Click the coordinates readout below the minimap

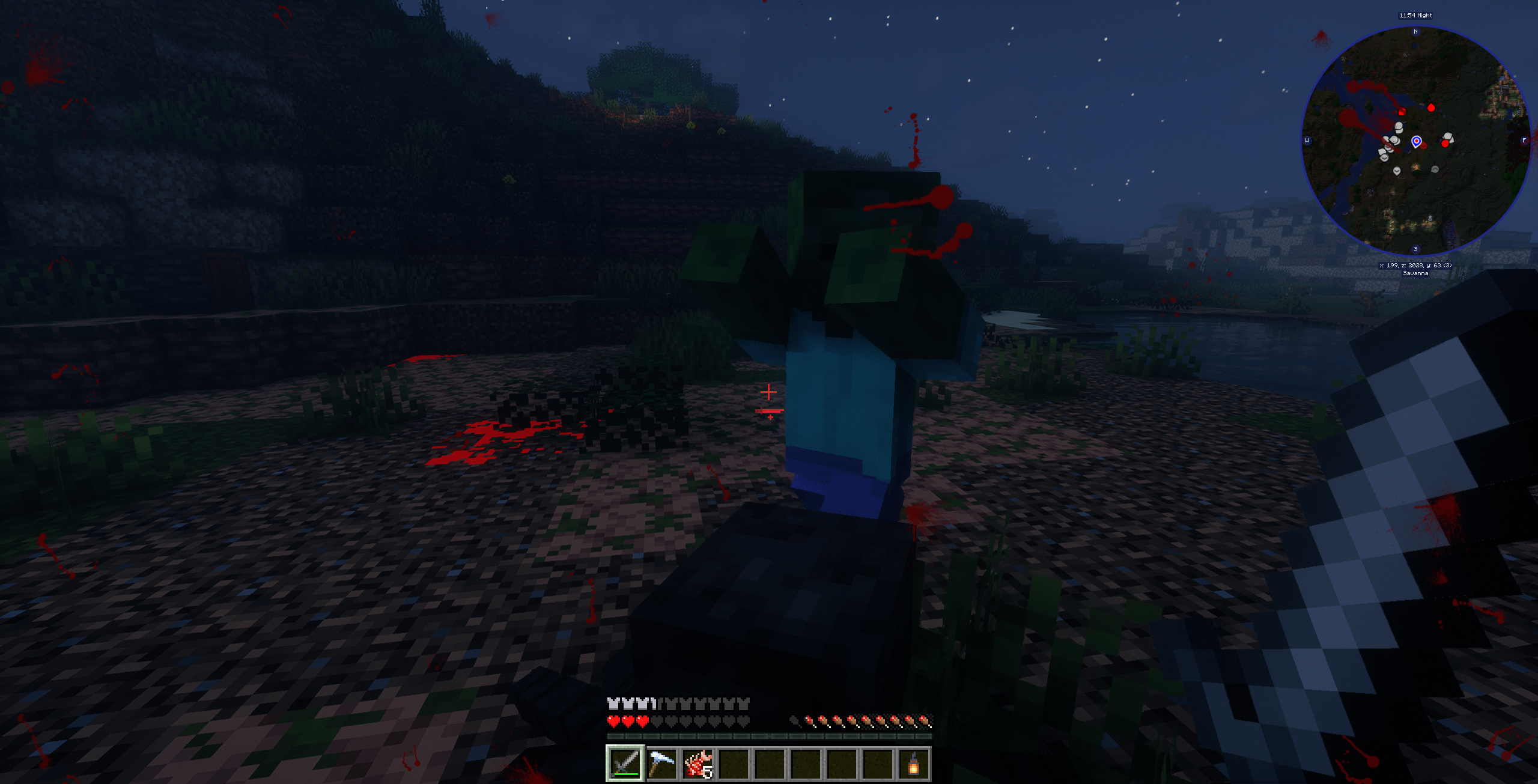coord(1415,265)
